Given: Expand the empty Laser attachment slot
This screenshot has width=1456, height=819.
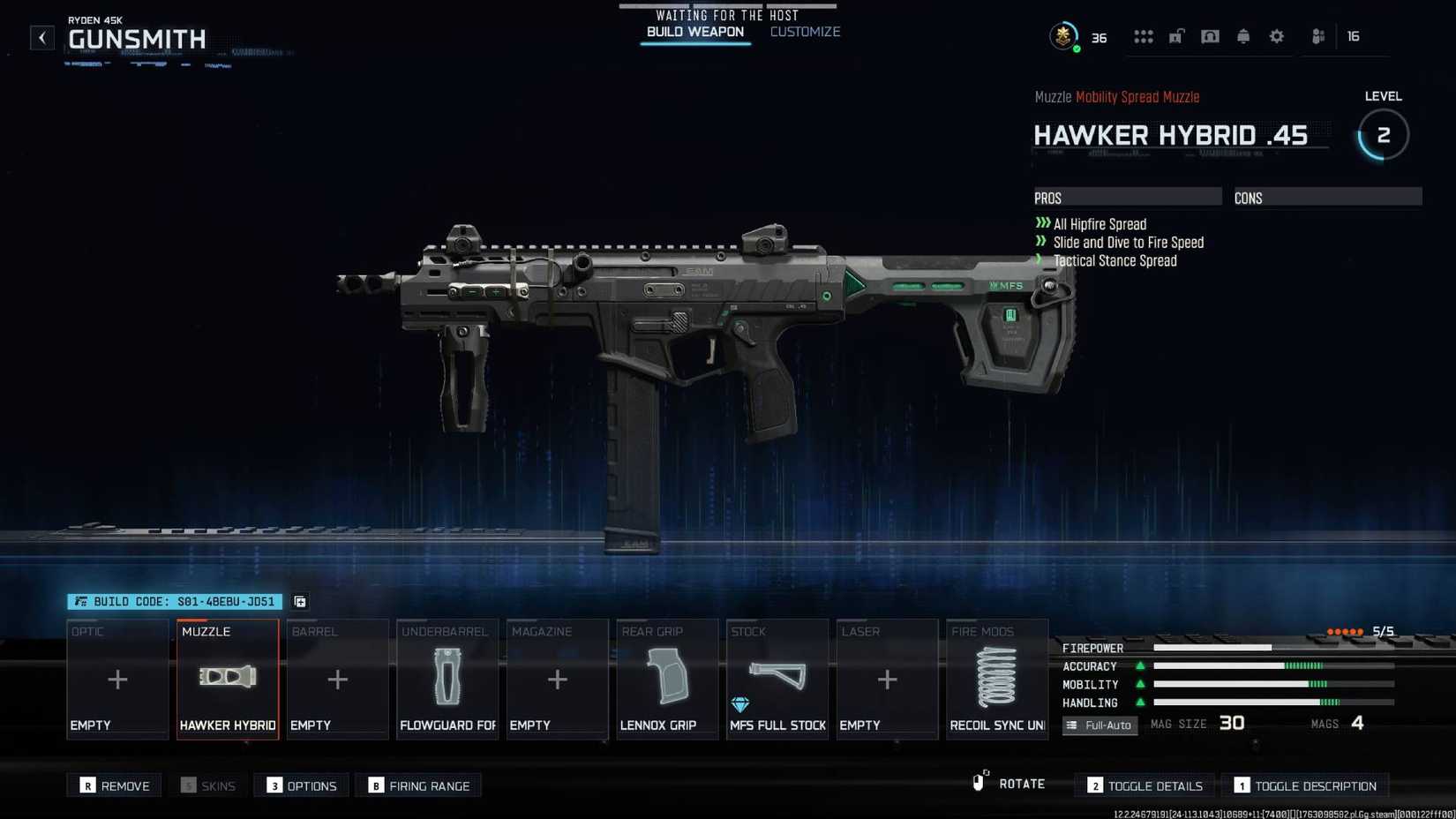Looking at the screenshot, I should [x=886, y=680].
